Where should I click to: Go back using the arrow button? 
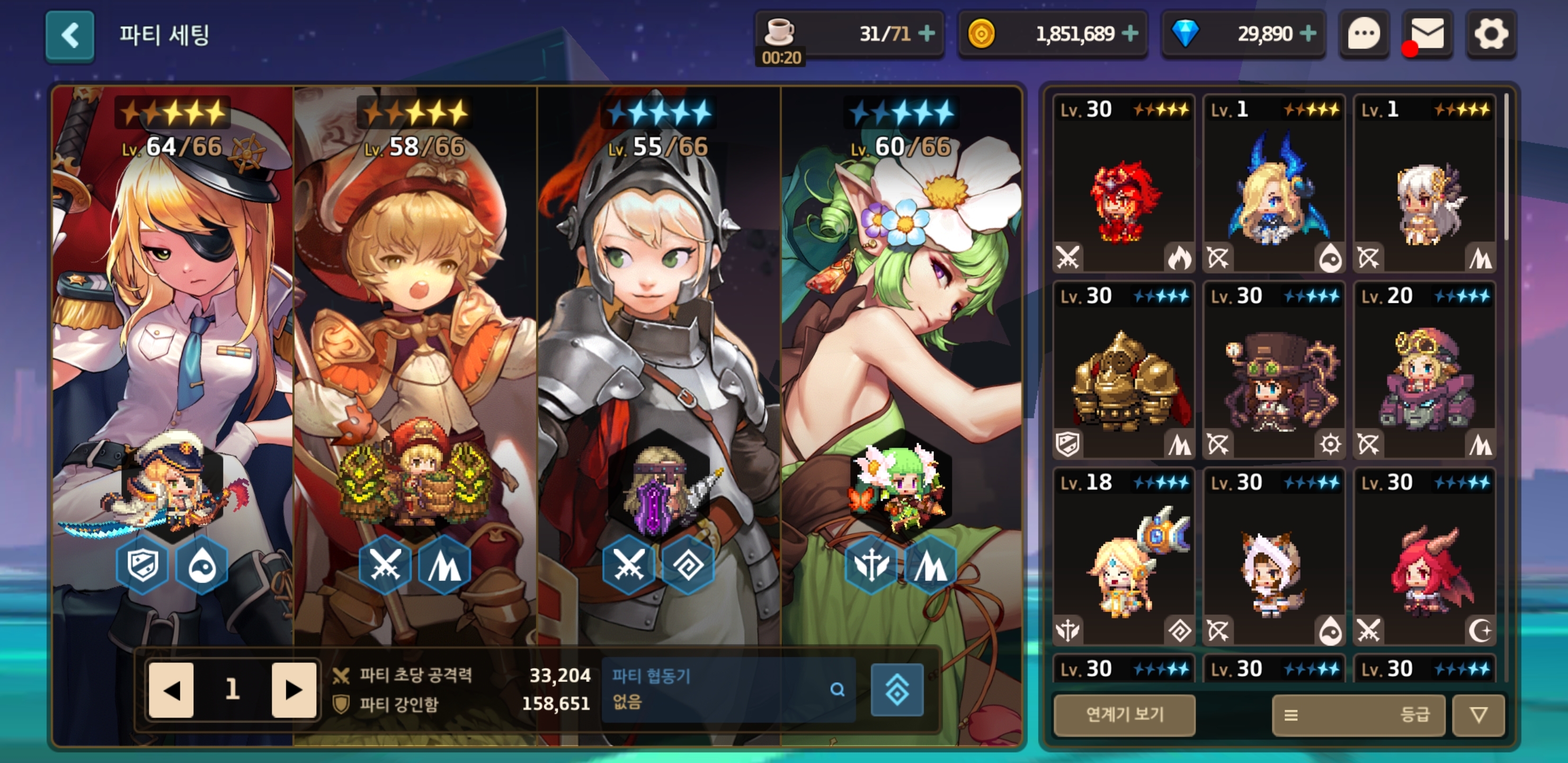pos(69,36)
